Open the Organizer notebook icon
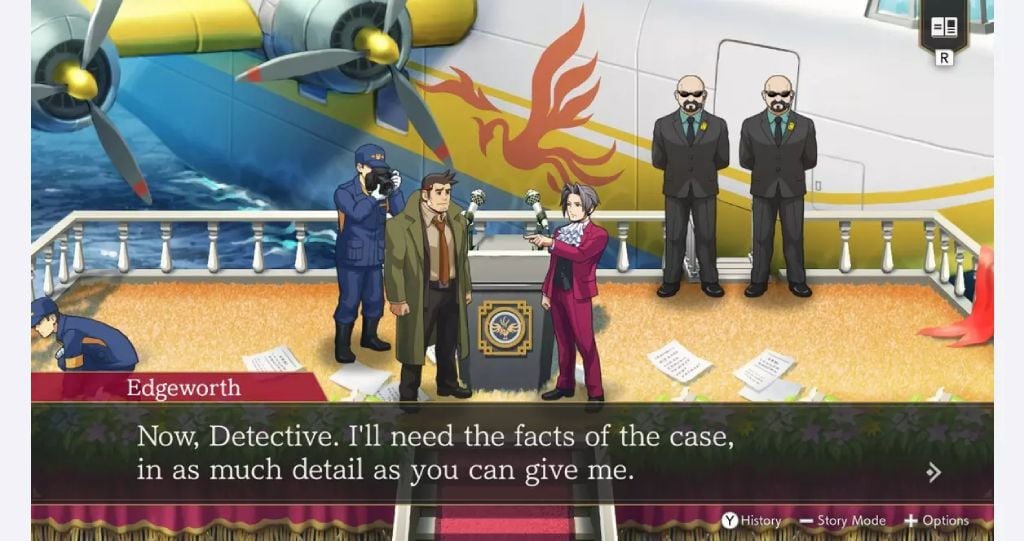Viewport: 1024px width, 541px height. (943, 28)
